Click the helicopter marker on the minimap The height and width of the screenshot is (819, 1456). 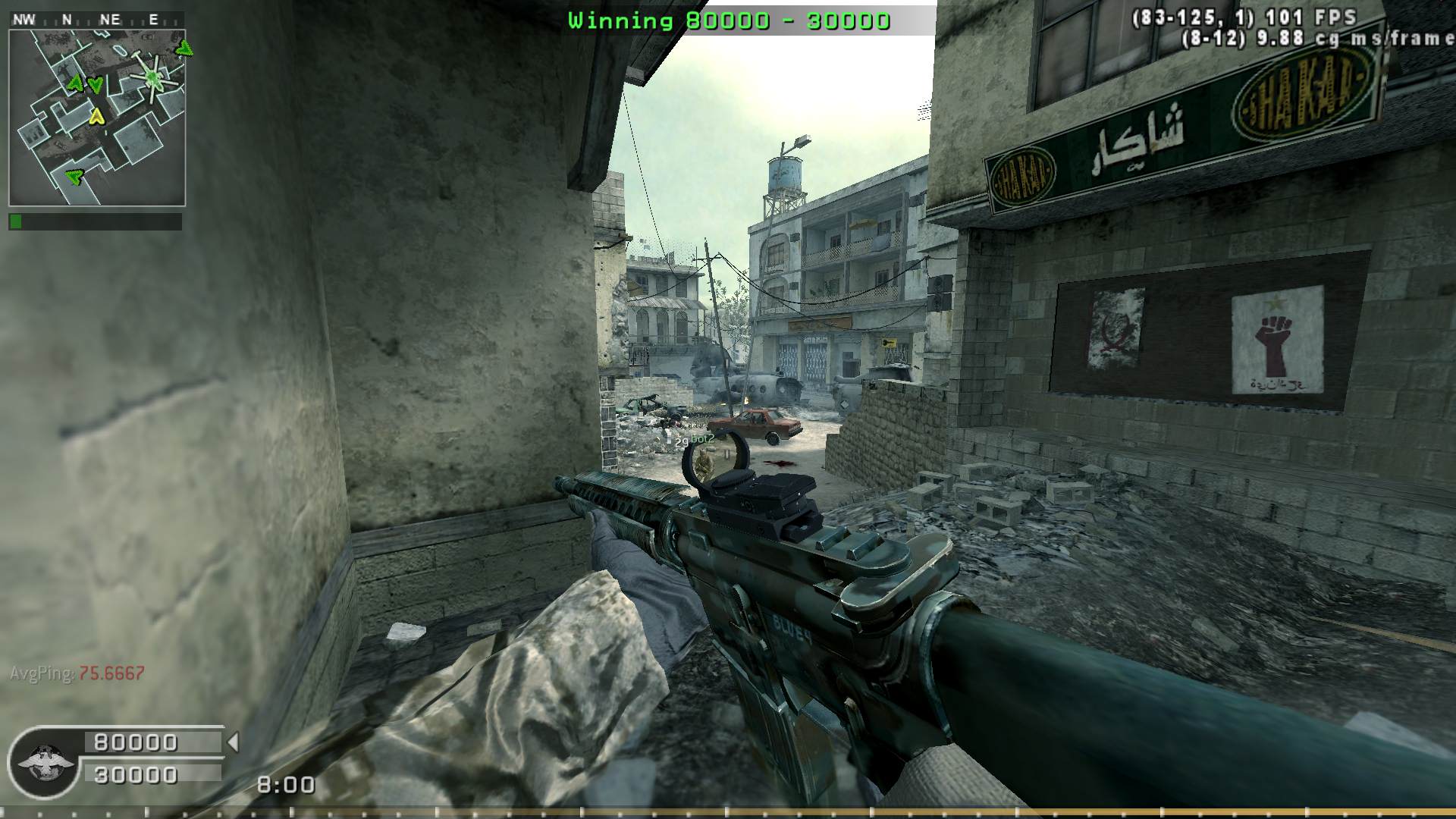pos(154,77)
